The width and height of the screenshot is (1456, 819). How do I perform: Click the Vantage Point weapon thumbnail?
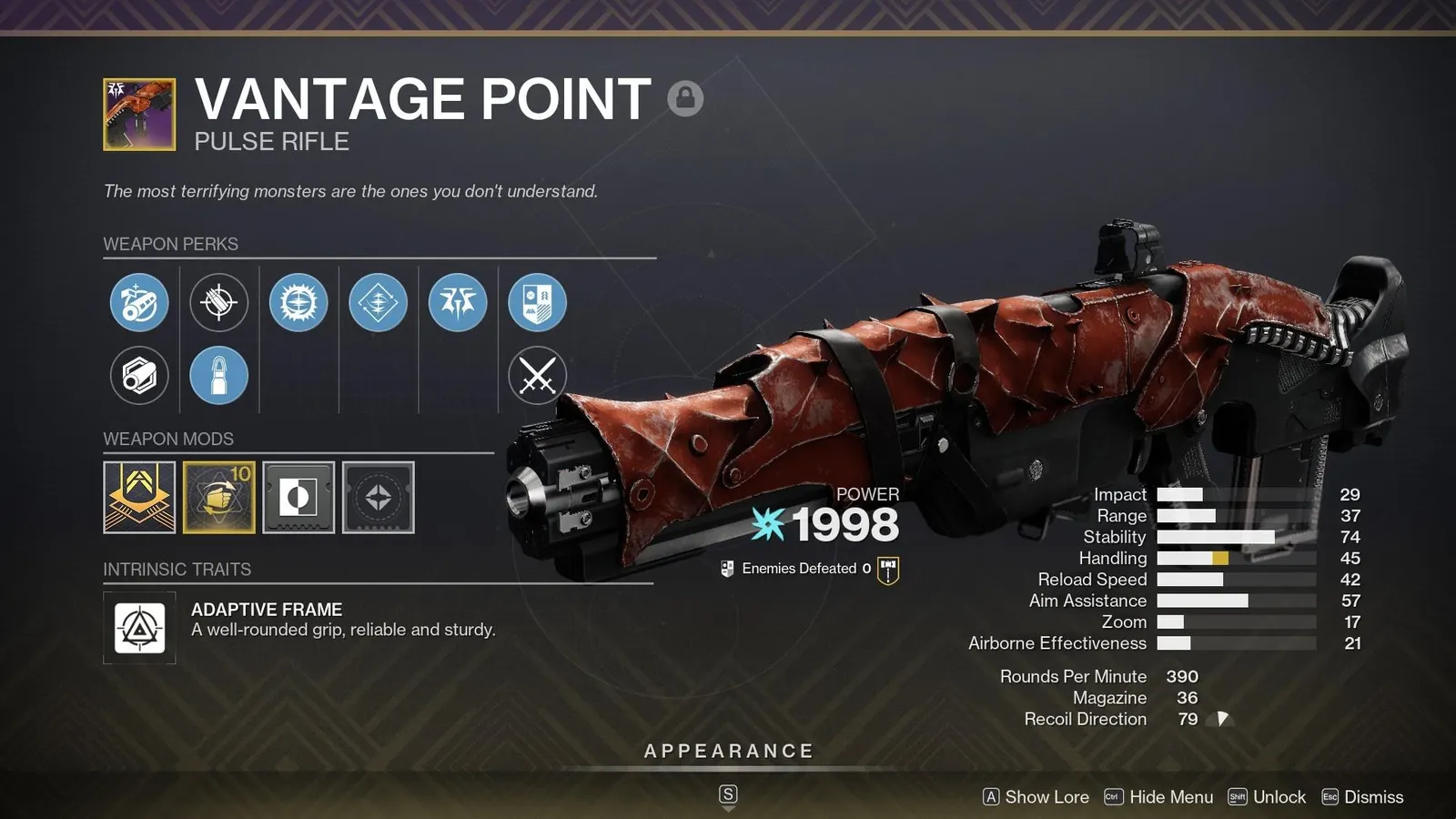click(138, 109)
